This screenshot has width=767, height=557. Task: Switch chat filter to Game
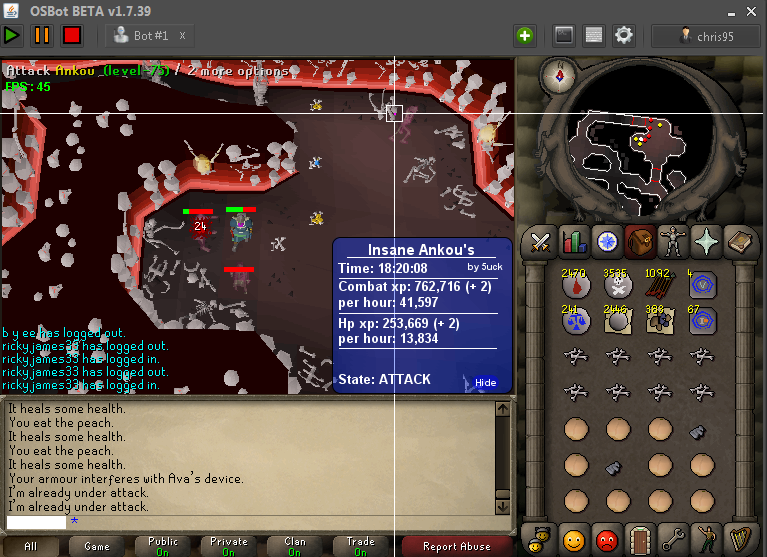[x=97, y=547]
